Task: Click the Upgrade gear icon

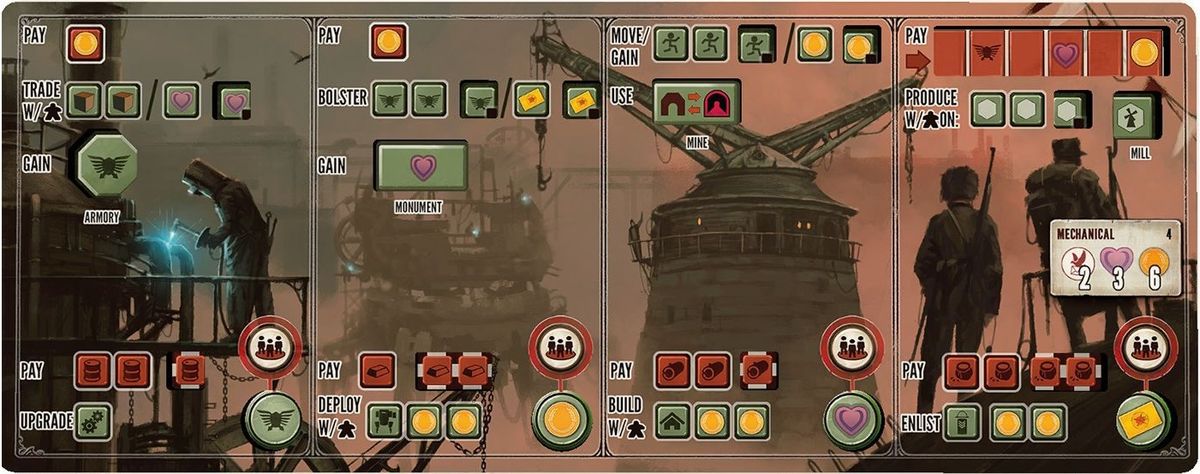Action: click(94, 418)
